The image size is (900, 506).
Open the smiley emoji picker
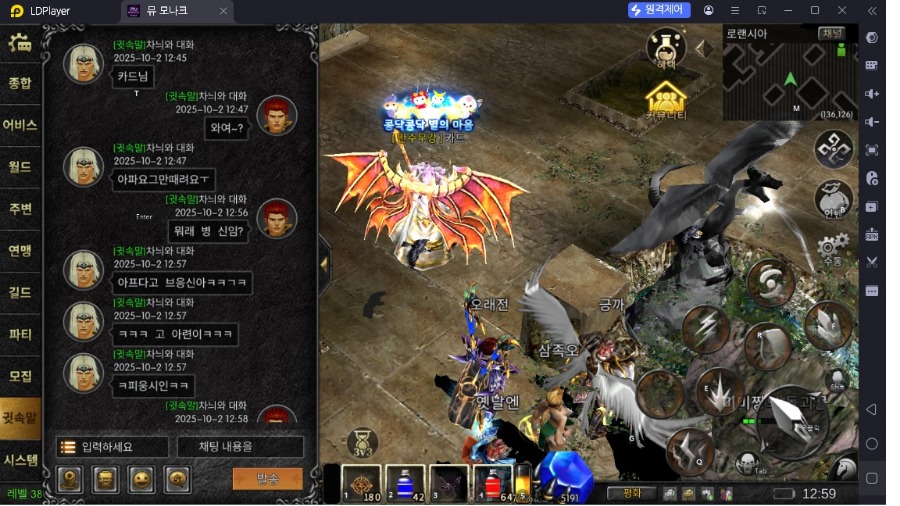click(x=141, y=479)
